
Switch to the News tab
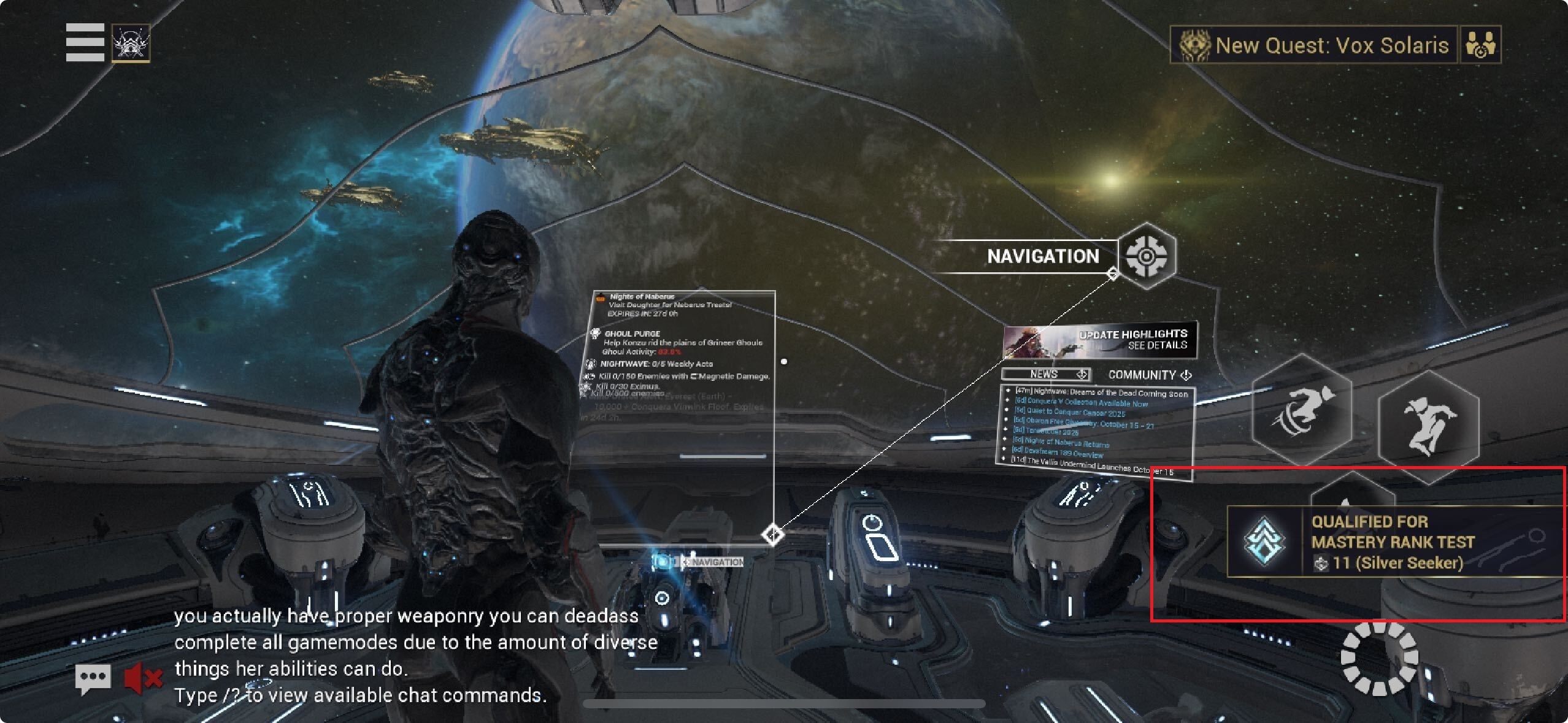point(1045,374)
